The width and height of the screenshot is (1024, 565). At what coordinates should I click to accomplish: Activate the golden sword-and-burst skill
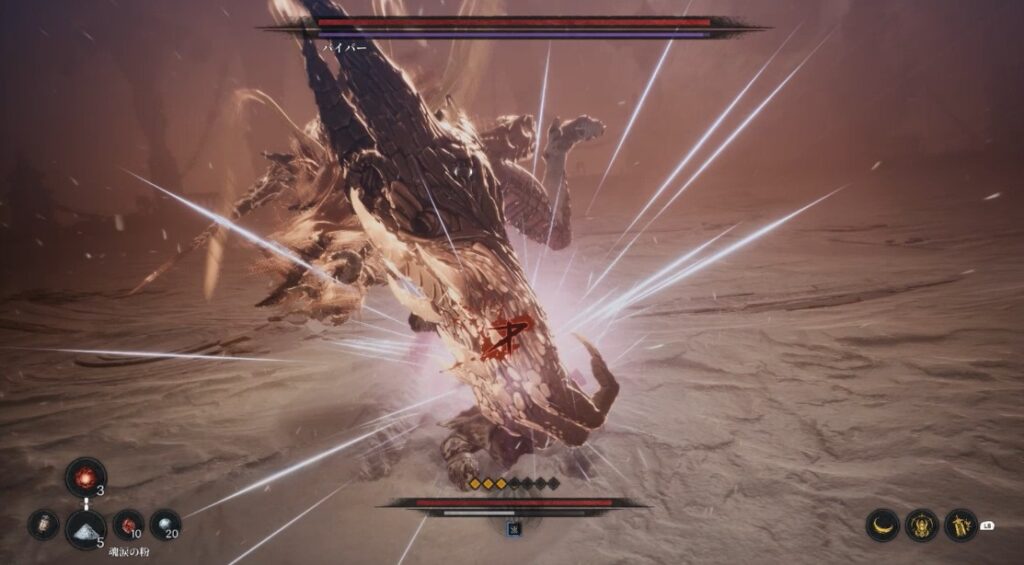[x=961, y=524]
